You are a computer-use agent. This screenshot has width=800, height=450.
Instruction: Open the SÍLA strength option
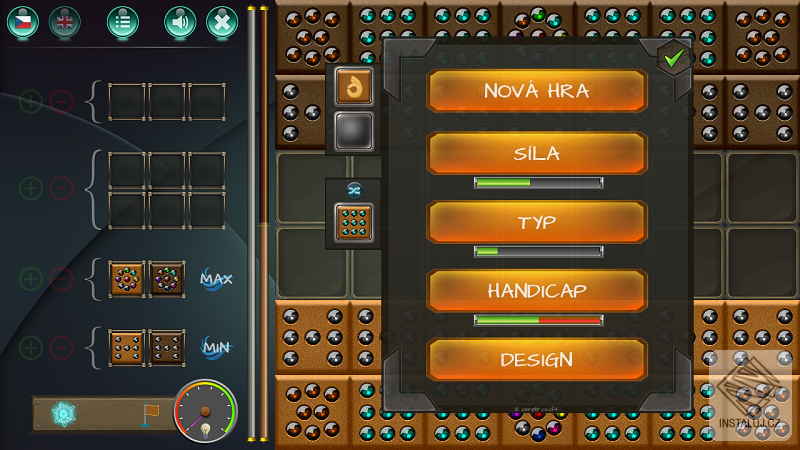(537, 154)
